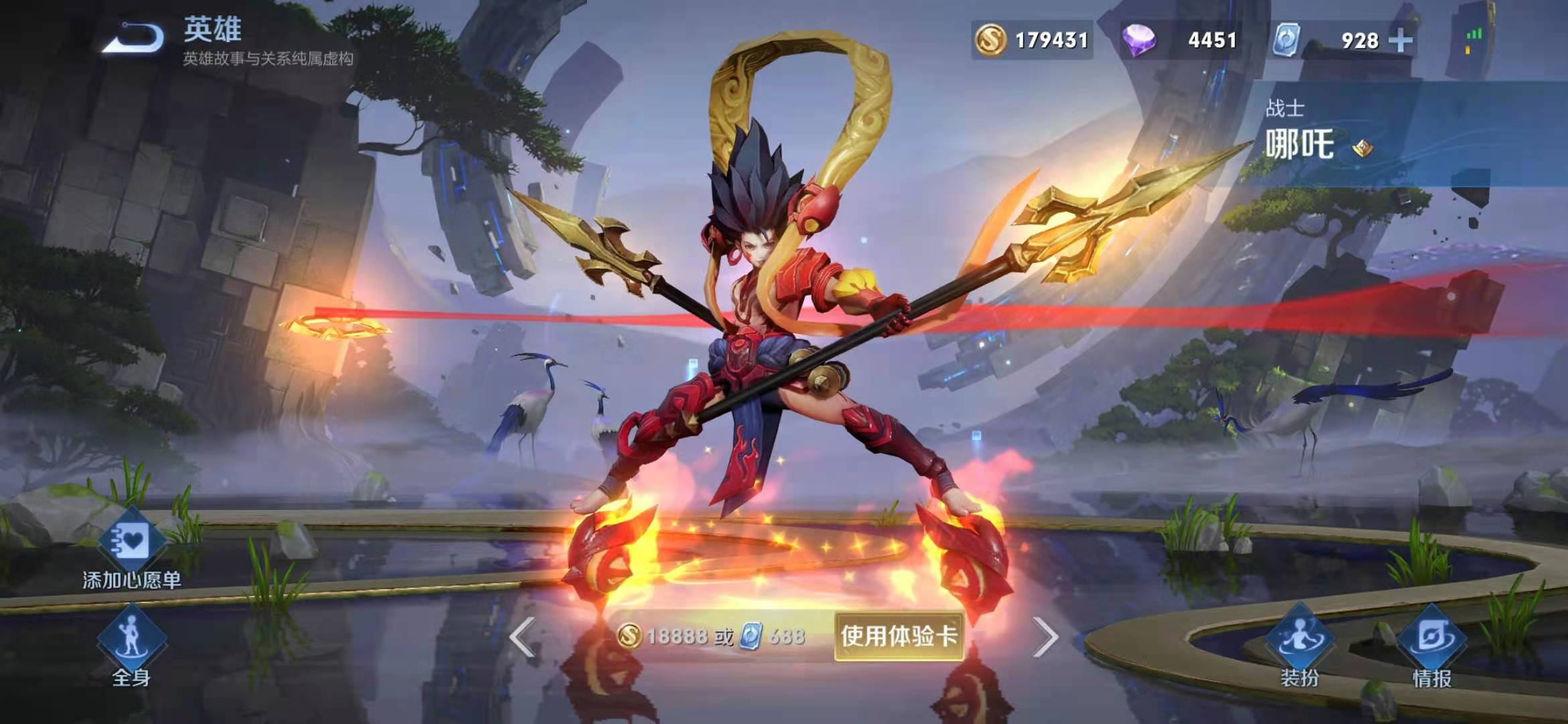Screen dimensions: 1568x724
Task: Go back using the return arrow
Action: [x=133, y=38]
